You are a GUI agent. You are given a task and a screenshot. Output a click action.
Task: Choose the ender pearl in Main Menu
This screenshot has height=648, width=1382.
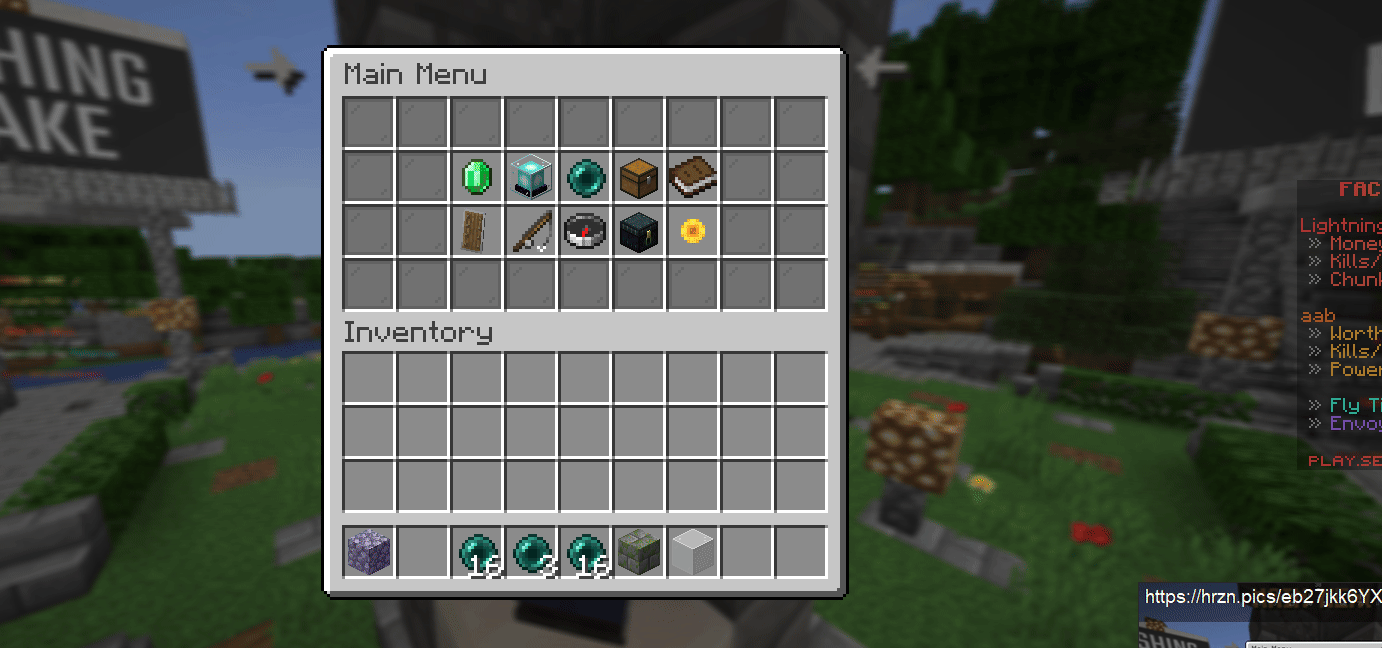(585, 177)
